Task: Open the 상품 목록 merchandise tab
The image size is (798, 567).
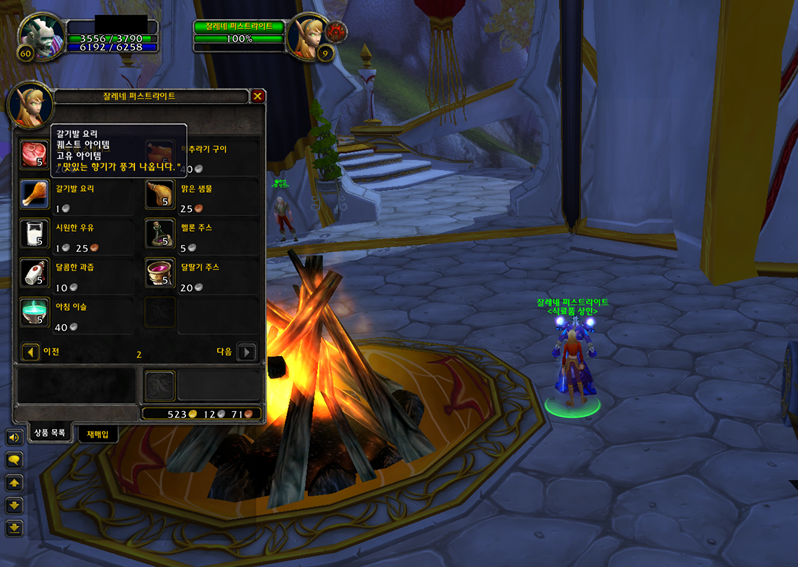Action: pos(48,433)
